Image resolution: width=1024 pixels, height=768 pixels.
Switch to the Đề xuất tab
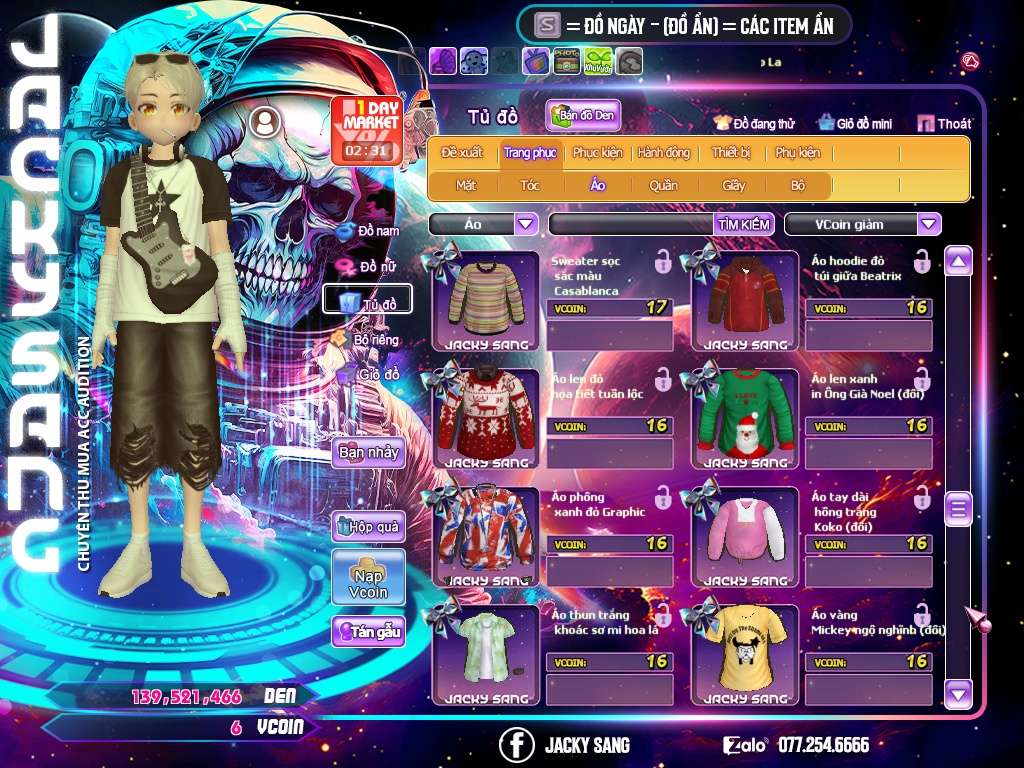462,153
